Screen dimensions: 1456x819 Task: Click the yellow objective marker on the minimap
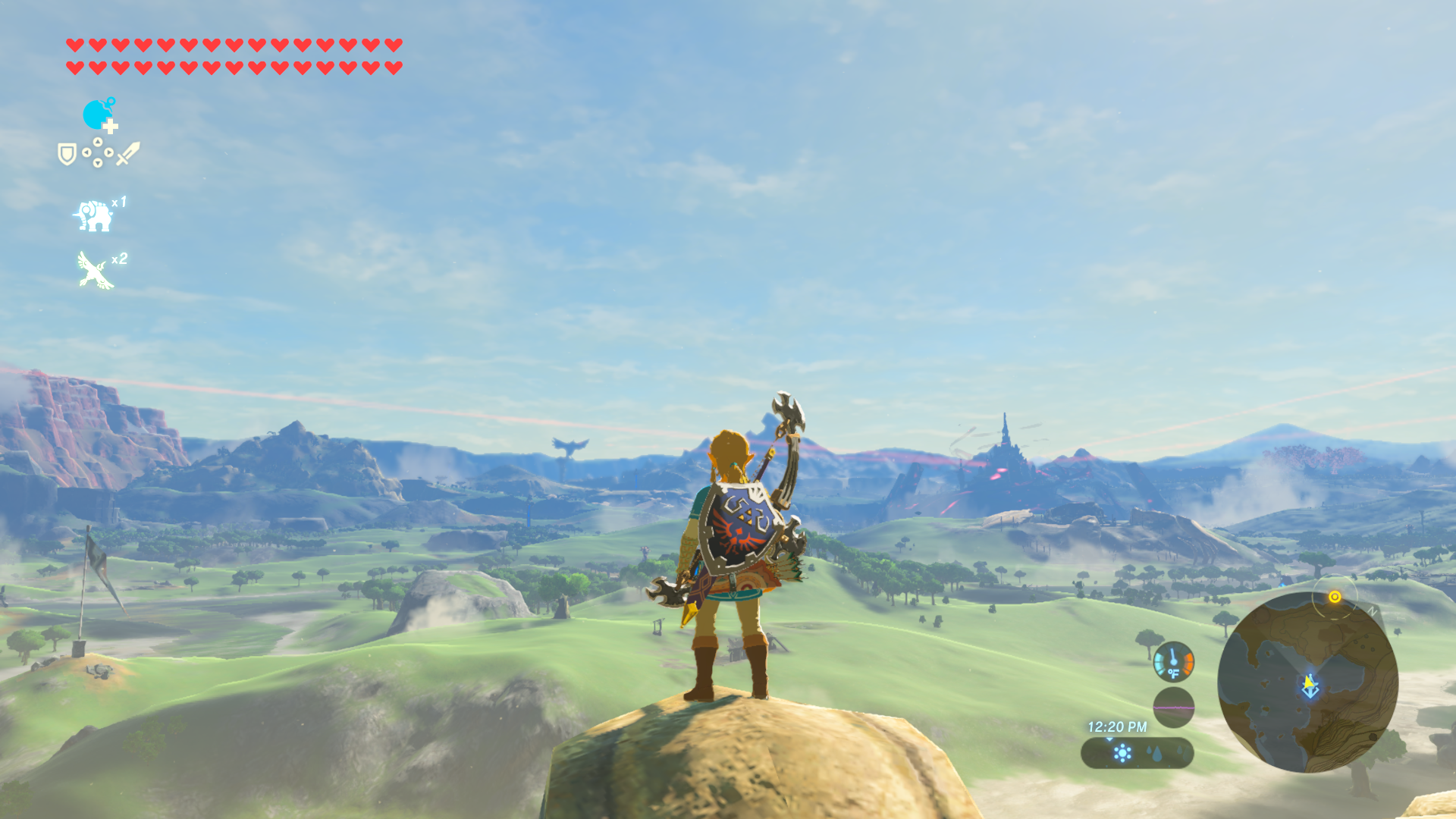pos(1335,597)
